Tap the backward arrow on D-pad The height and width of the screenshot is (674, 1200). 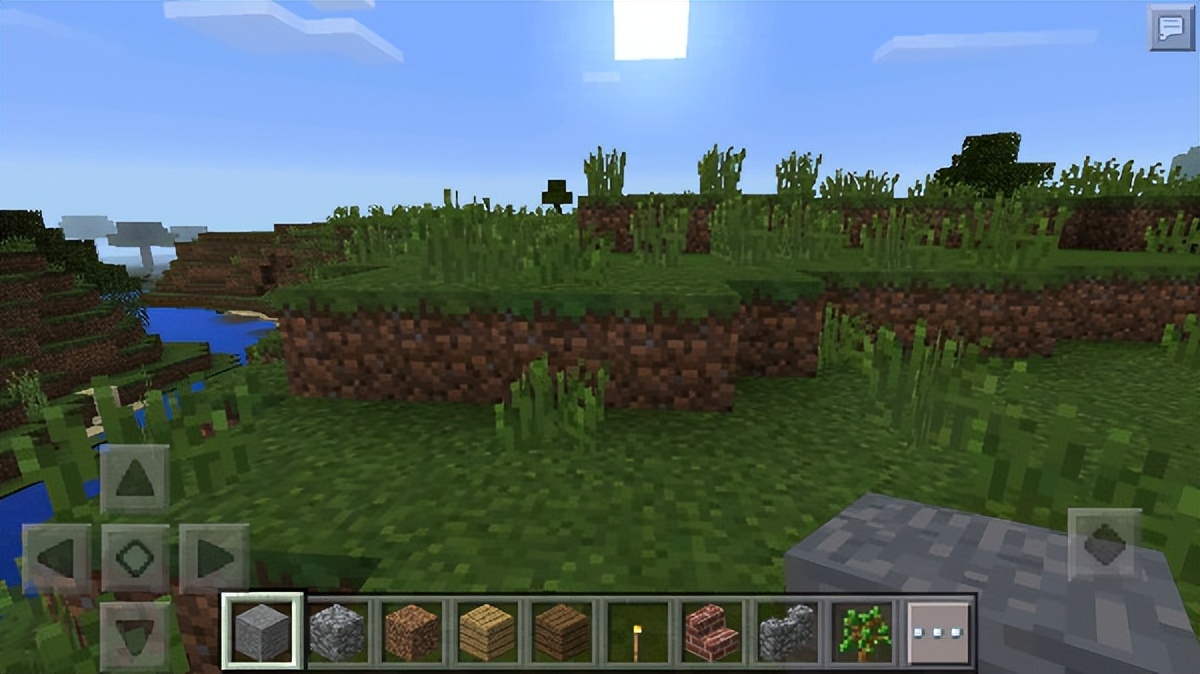click(135, 634)
